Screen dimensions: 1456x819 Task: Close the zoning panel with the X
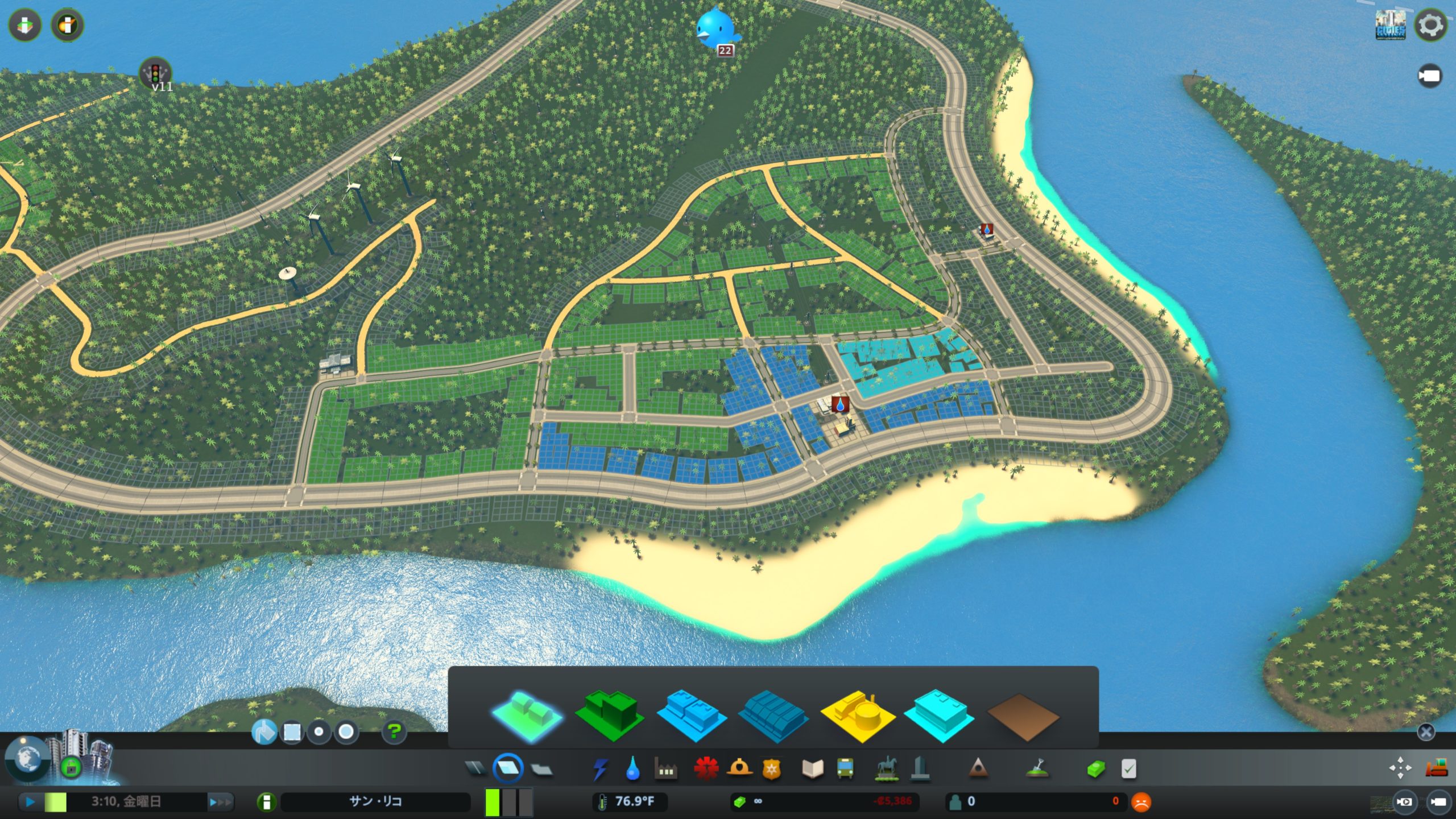click(x=1425, y=732)
